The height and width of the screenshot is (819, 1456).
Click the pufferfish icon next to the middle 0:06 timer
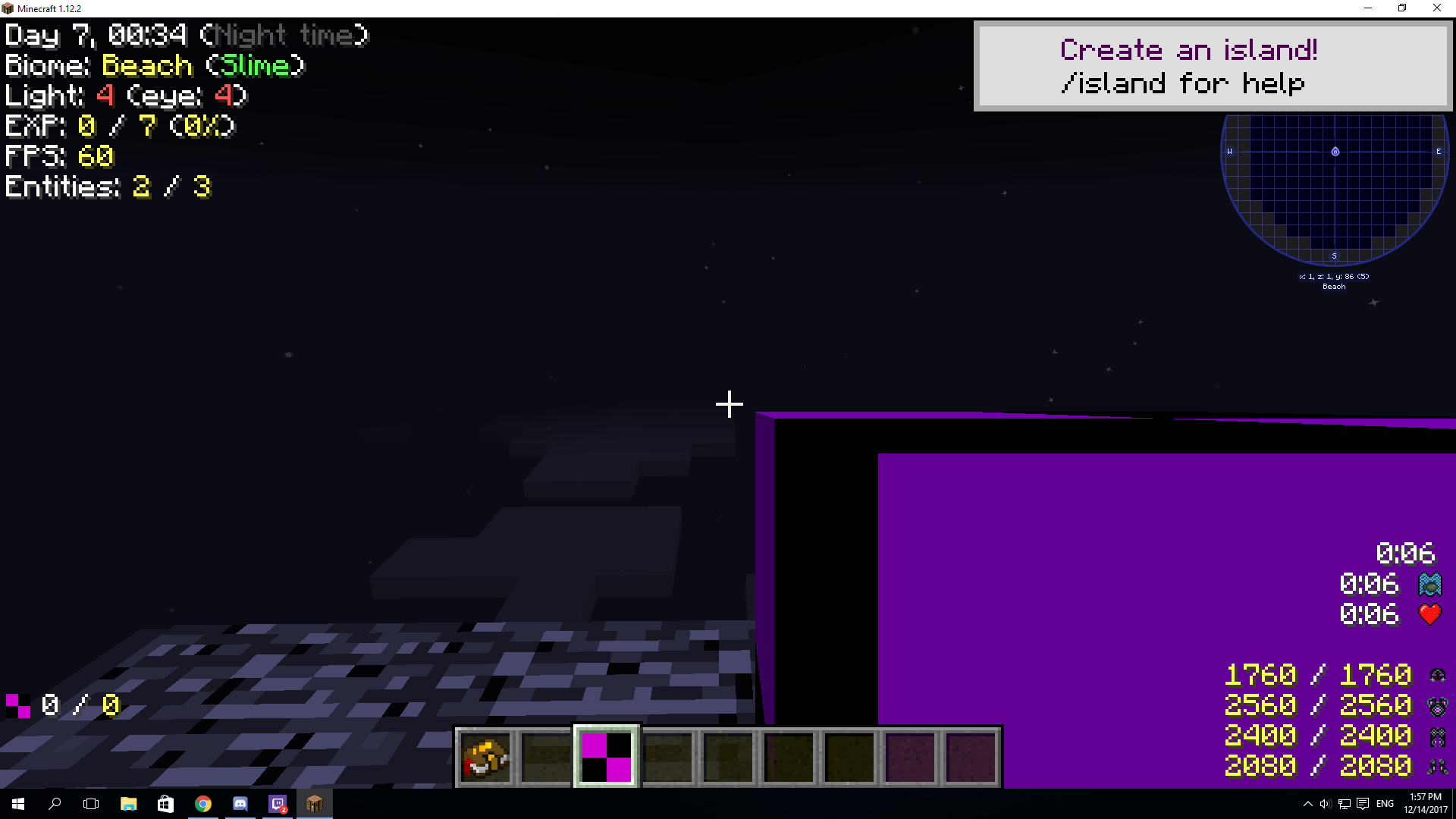point(1430,584)
